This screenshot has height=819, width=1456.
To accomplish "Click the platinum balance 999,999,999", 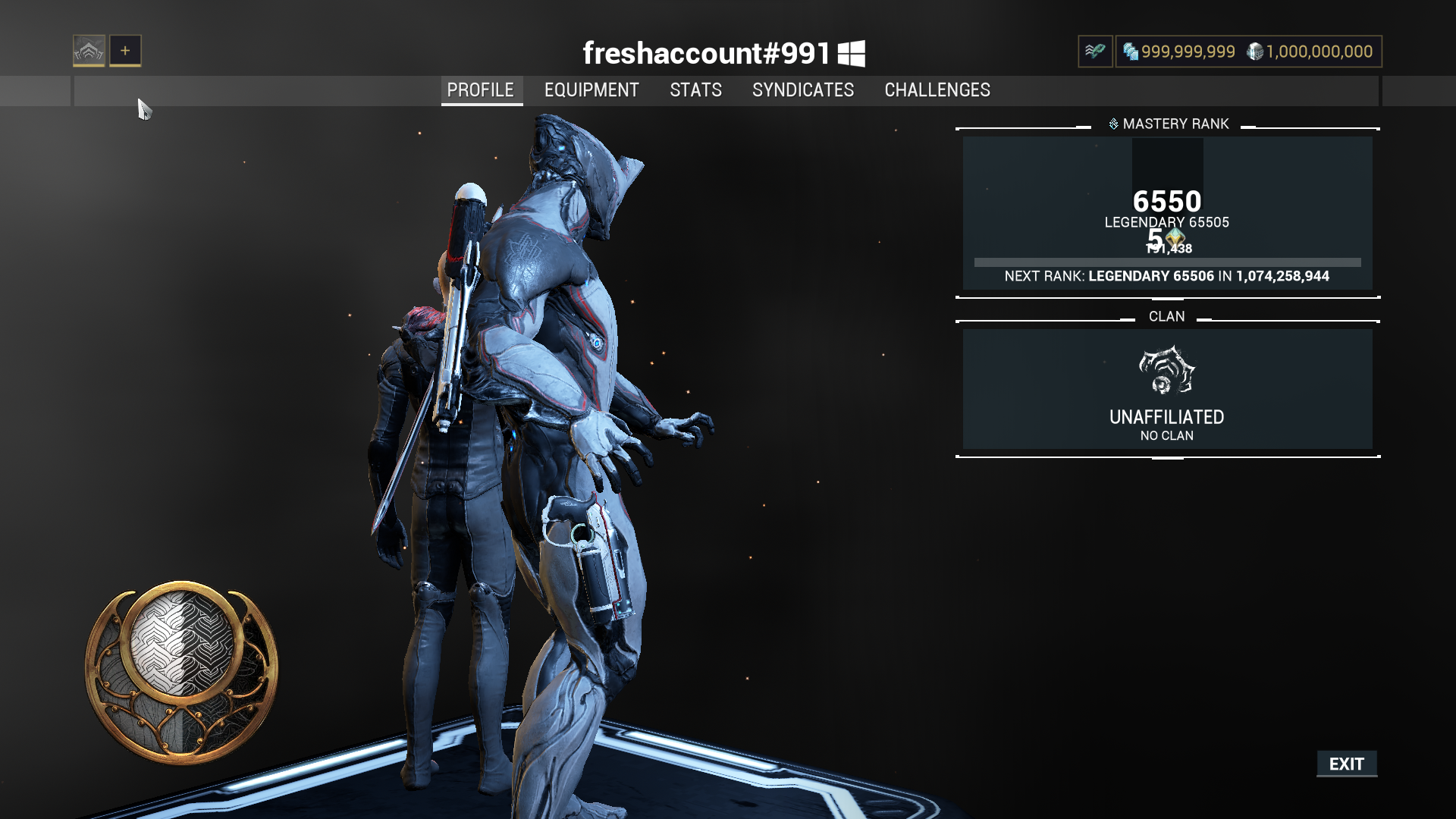I will (x=1180, y=52).
